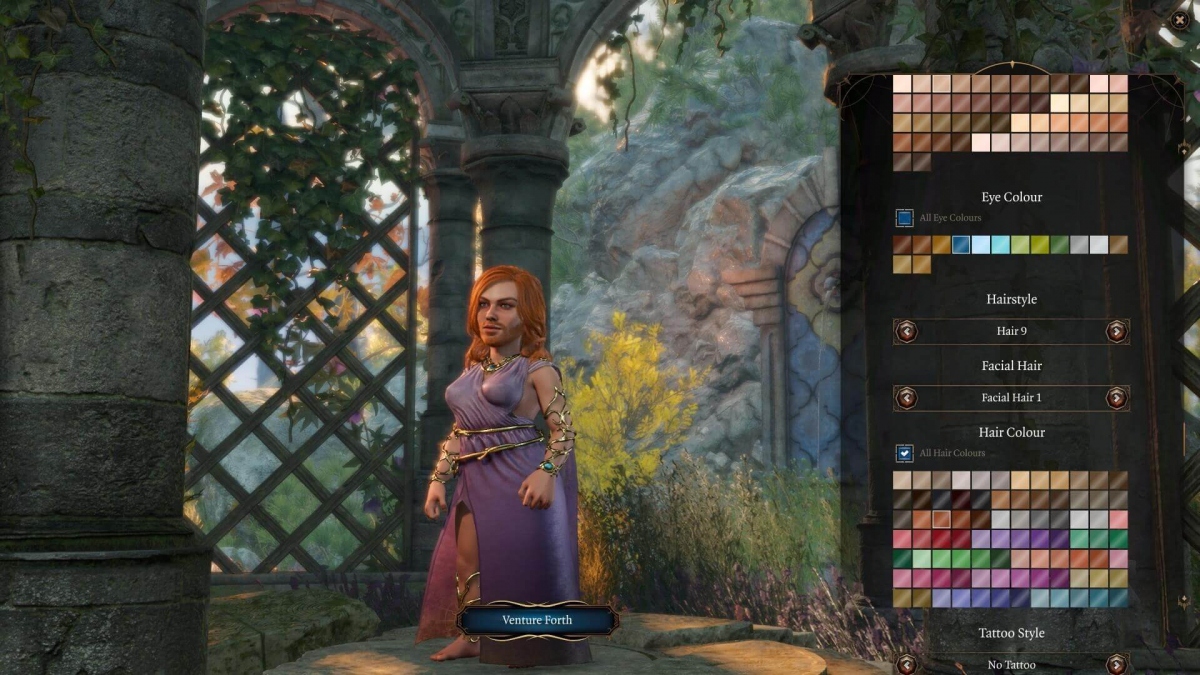Advance to the next tattoo style
The image size is (1200, 675).
click(x=1116, y=664)
